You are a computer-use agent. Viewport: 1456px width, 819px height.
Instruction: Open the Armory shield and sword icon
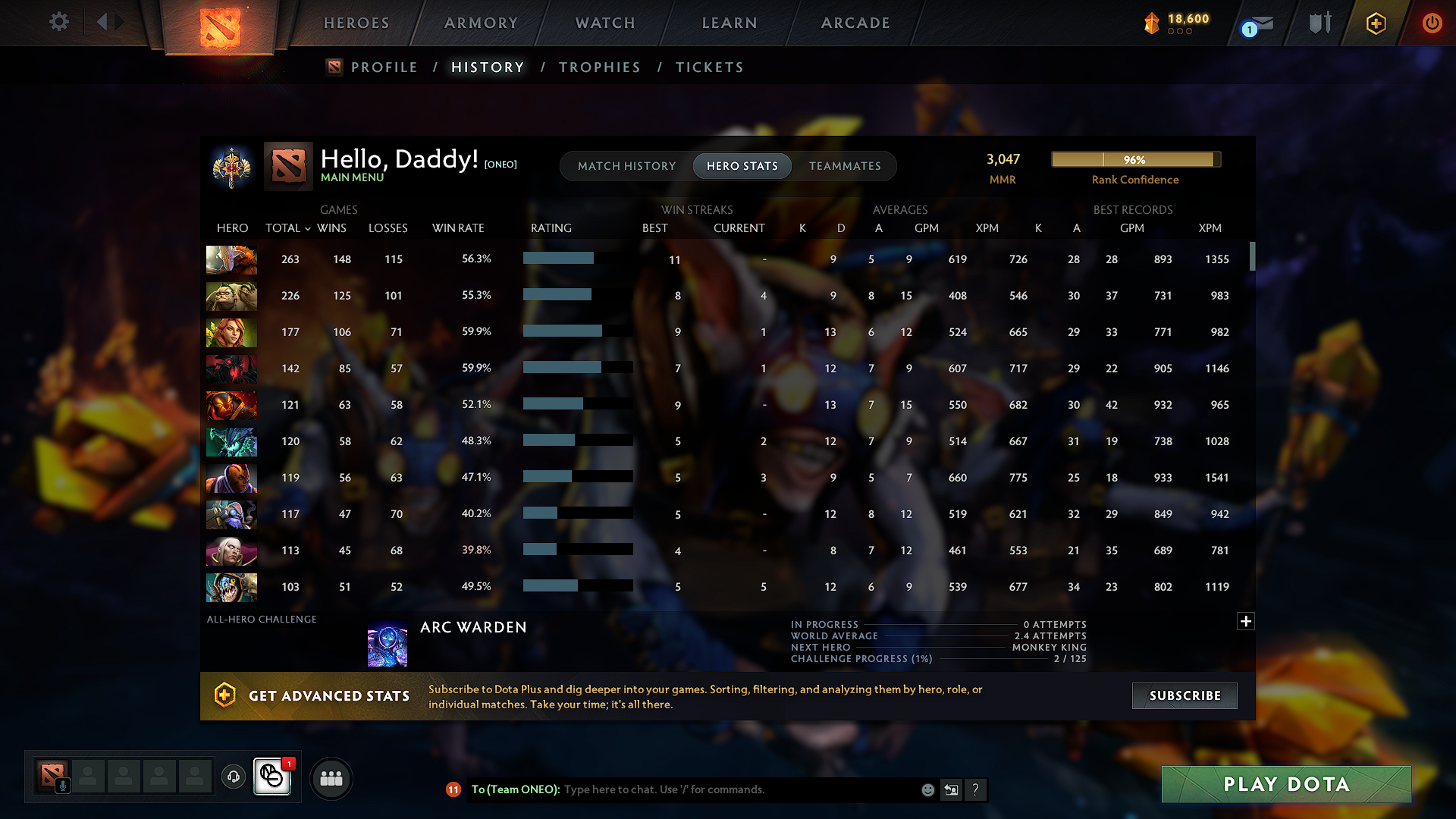click(1319, 23)
